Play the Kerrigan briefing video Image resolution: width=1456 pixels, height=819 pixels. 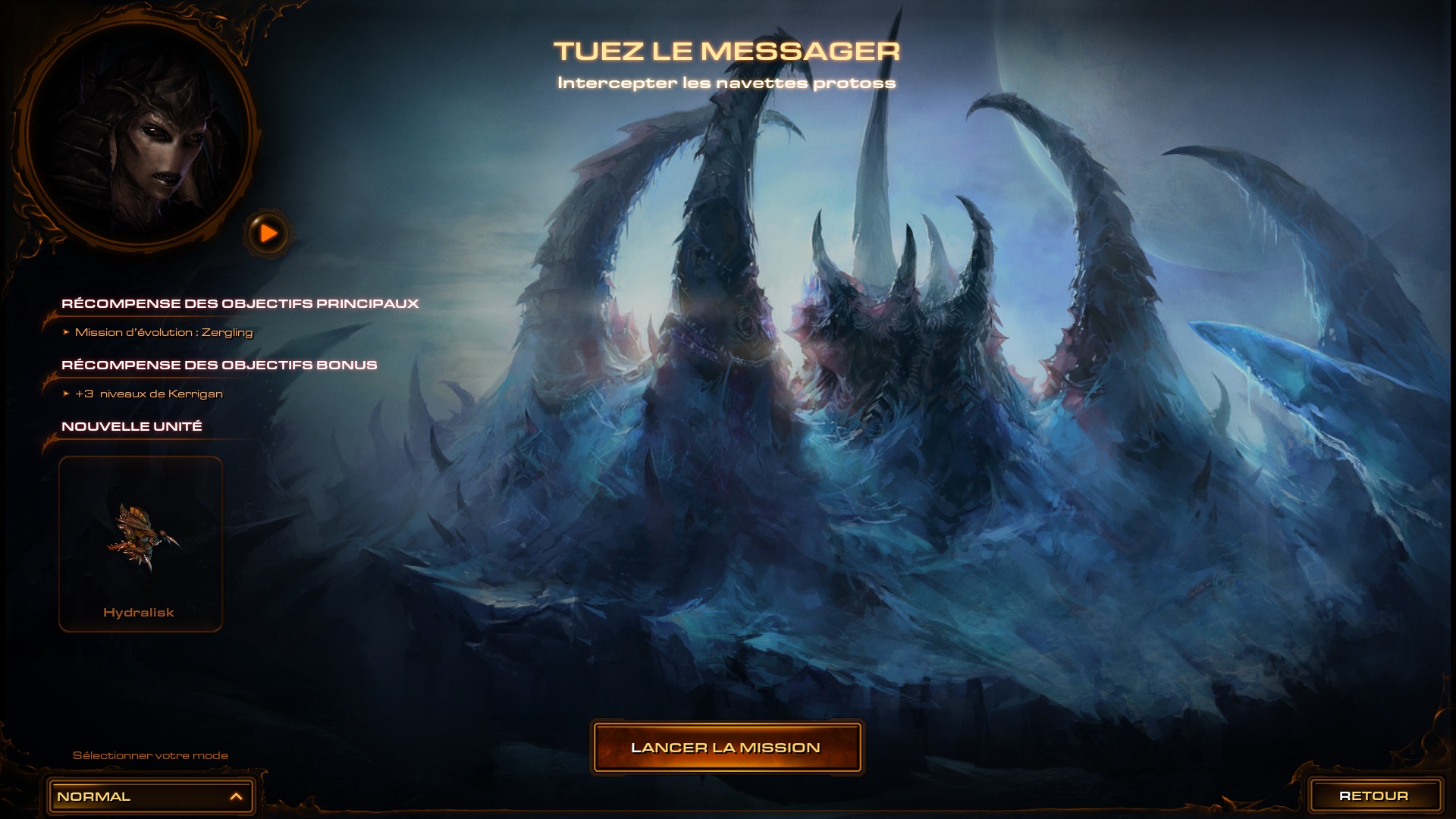pos(268,234)
